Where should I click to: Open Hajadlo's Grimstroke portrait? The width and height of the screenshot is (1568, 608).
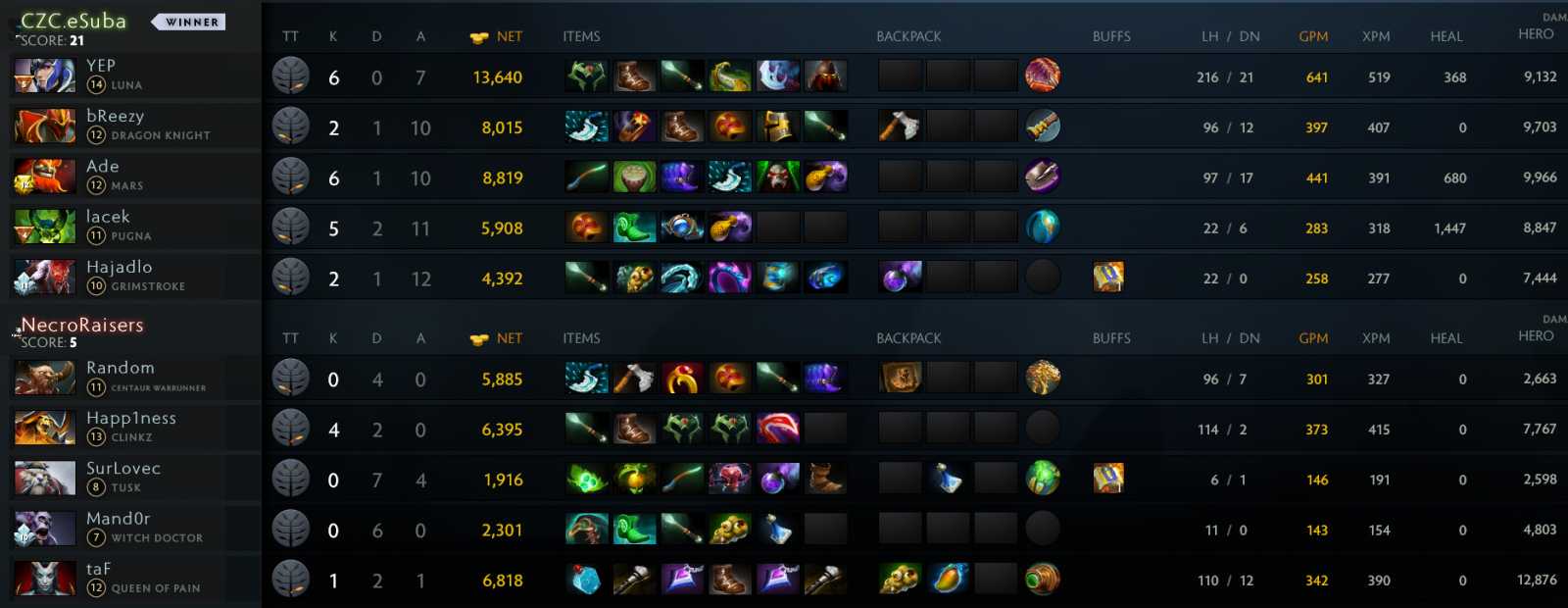tap(44, 278)
